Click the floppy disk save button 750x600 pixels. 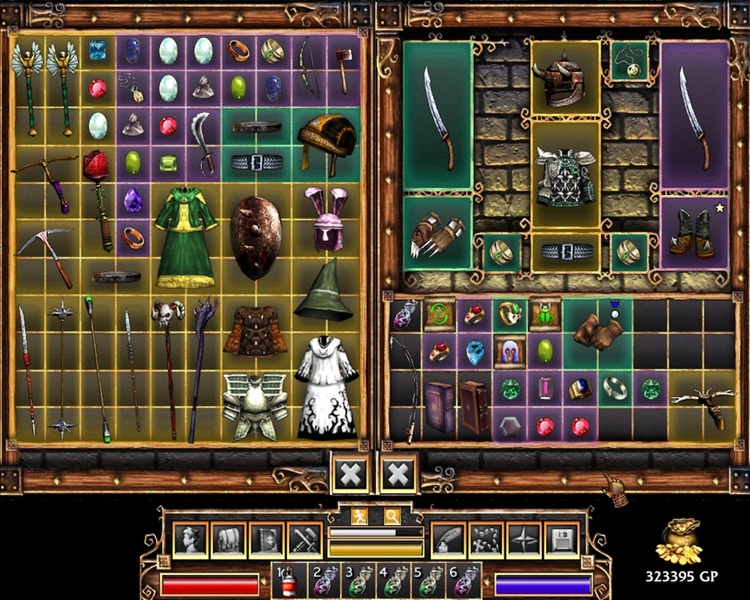tap(560, 539)
